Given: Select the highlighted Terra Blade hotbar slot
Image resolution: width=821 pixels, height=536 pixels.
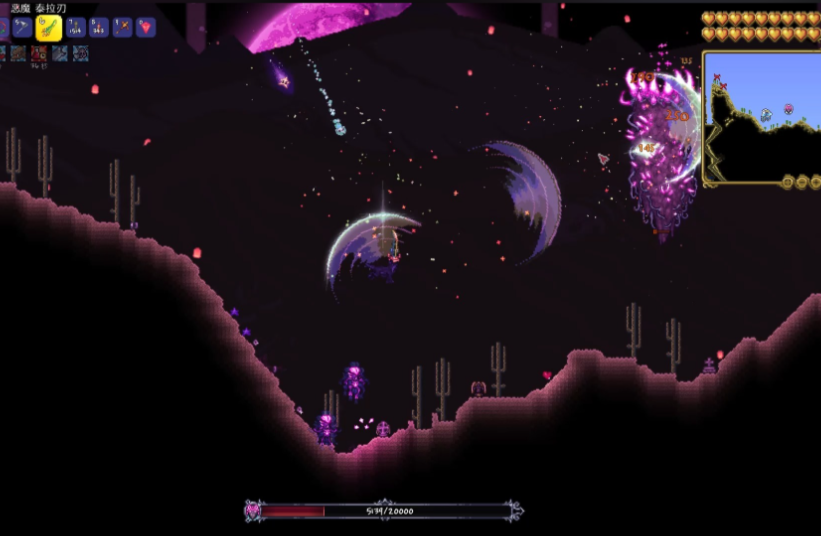Looking at the screenshot, I should point(49,28).
